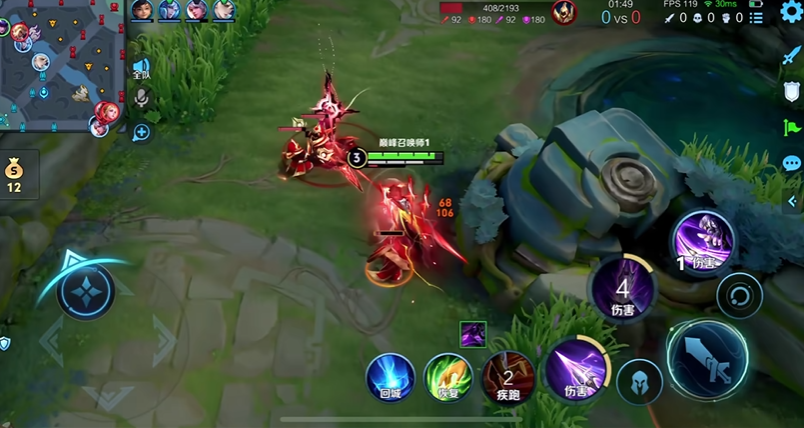The width and height of the screenshot is (804, 428).
Task: Tap the circular arrow button above attack
Action: (x=740, y=296)
